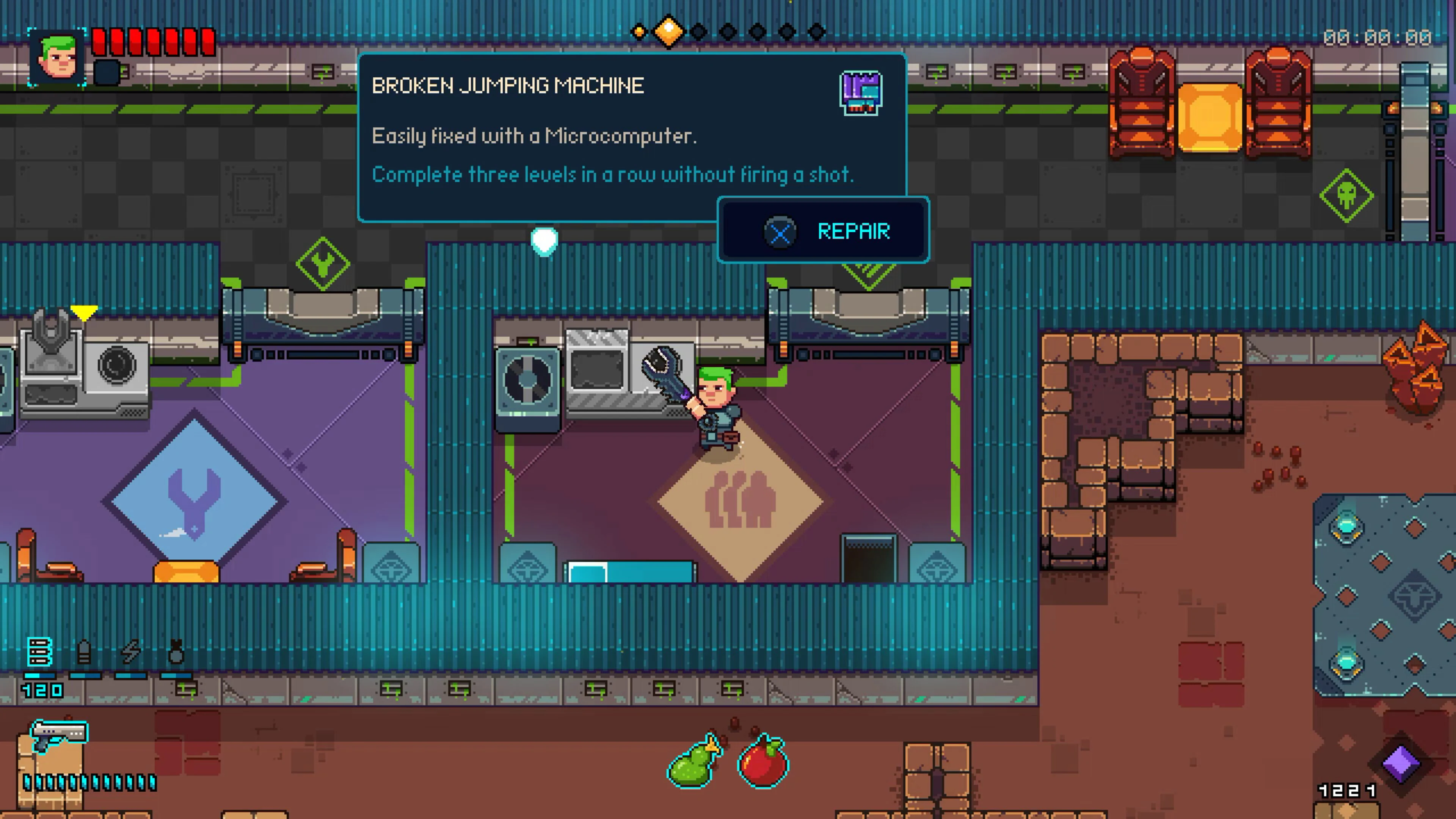Viewport: 1456px width, 819px height.
Task: Click the purple gem currency icon
Action: click(1401, 764)
